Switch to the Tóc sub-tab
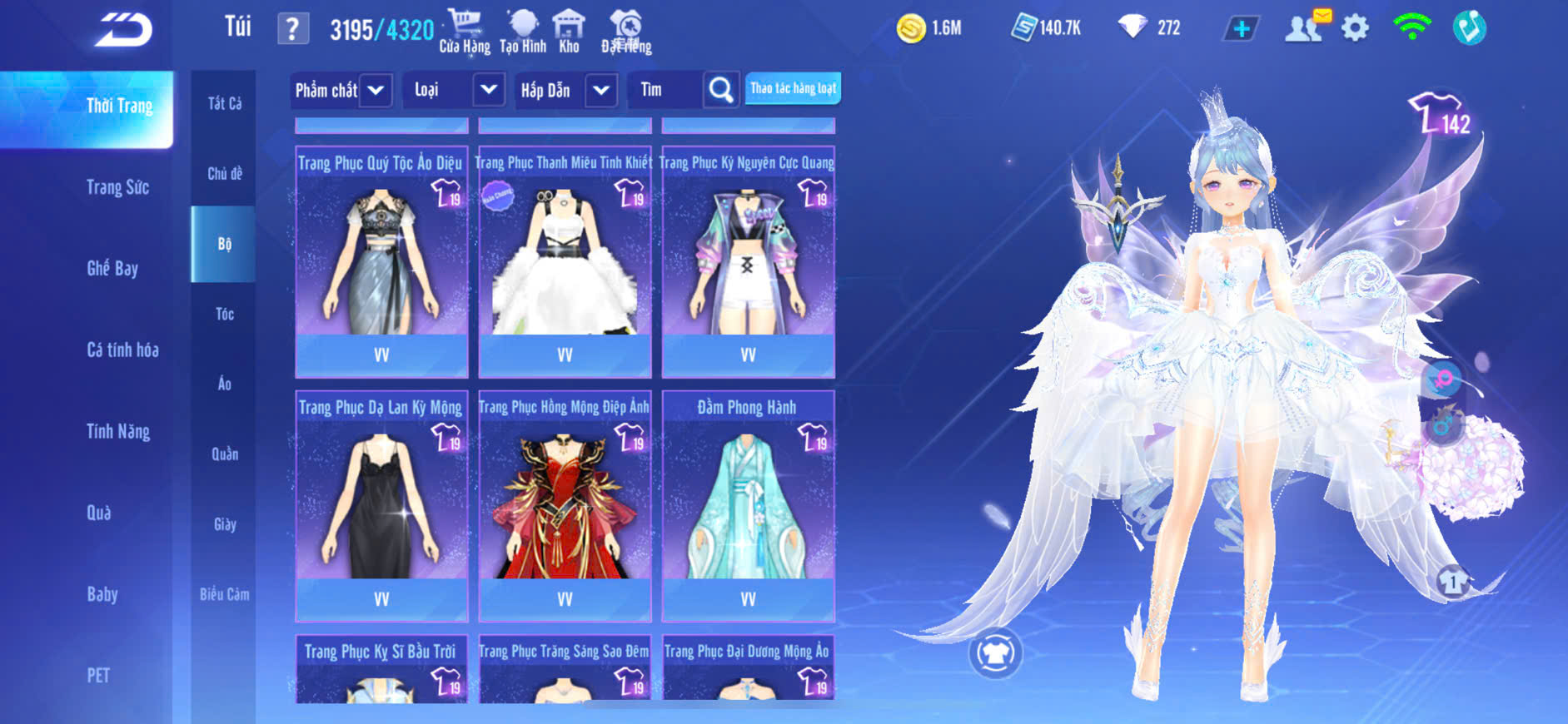The height and width of the screenshot is (724, 1568). [x=224, y=314]
